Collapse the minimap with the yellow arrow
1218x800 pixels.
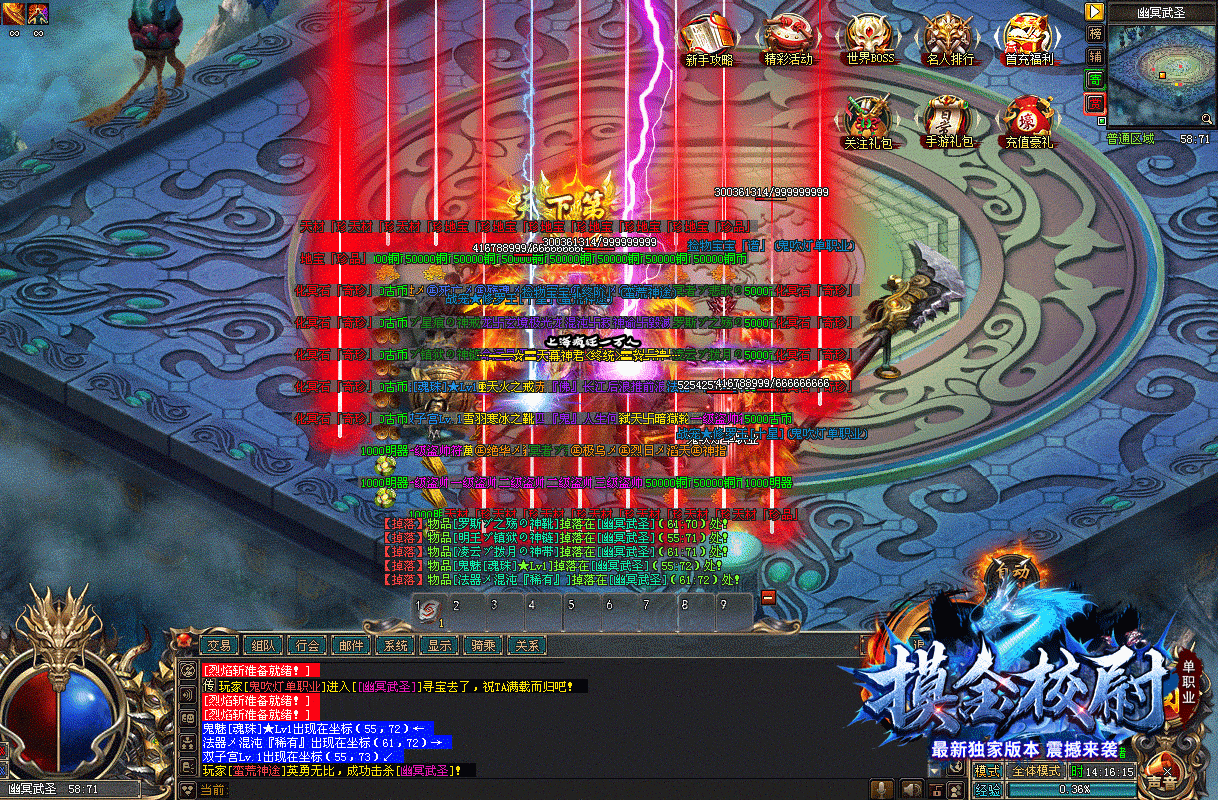(x=1095, y=11)
